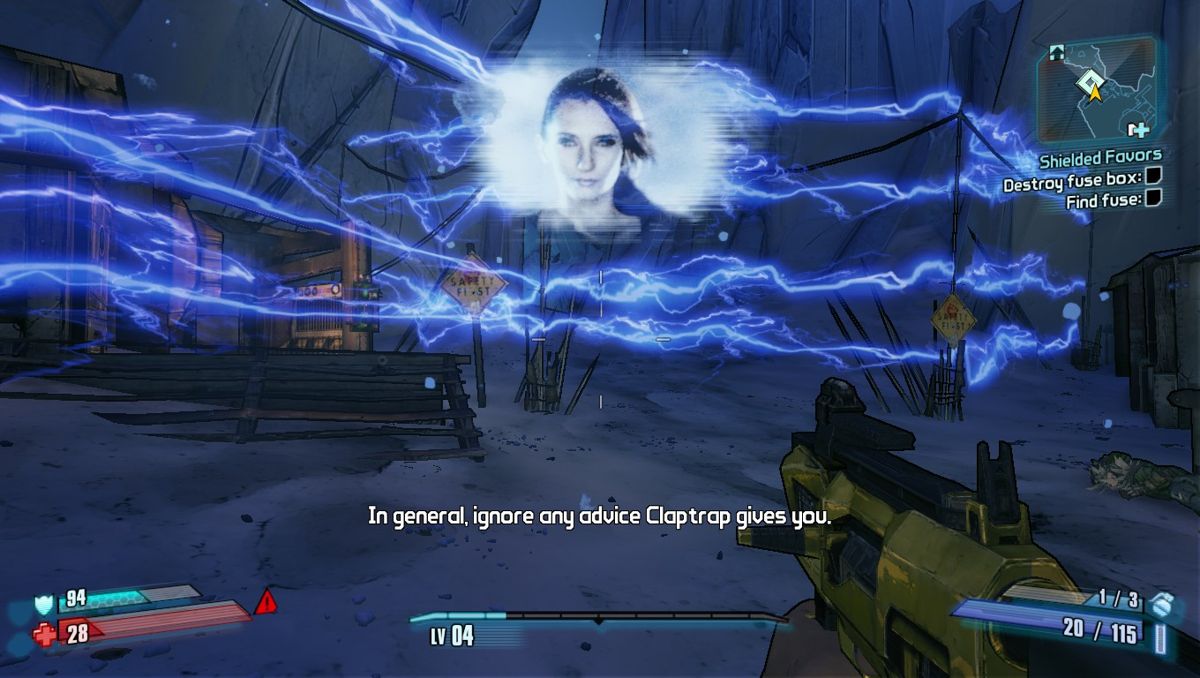Click the yellow player arrow on minimap
This screenshot has width=1200, height=678.
(1094, 92)
